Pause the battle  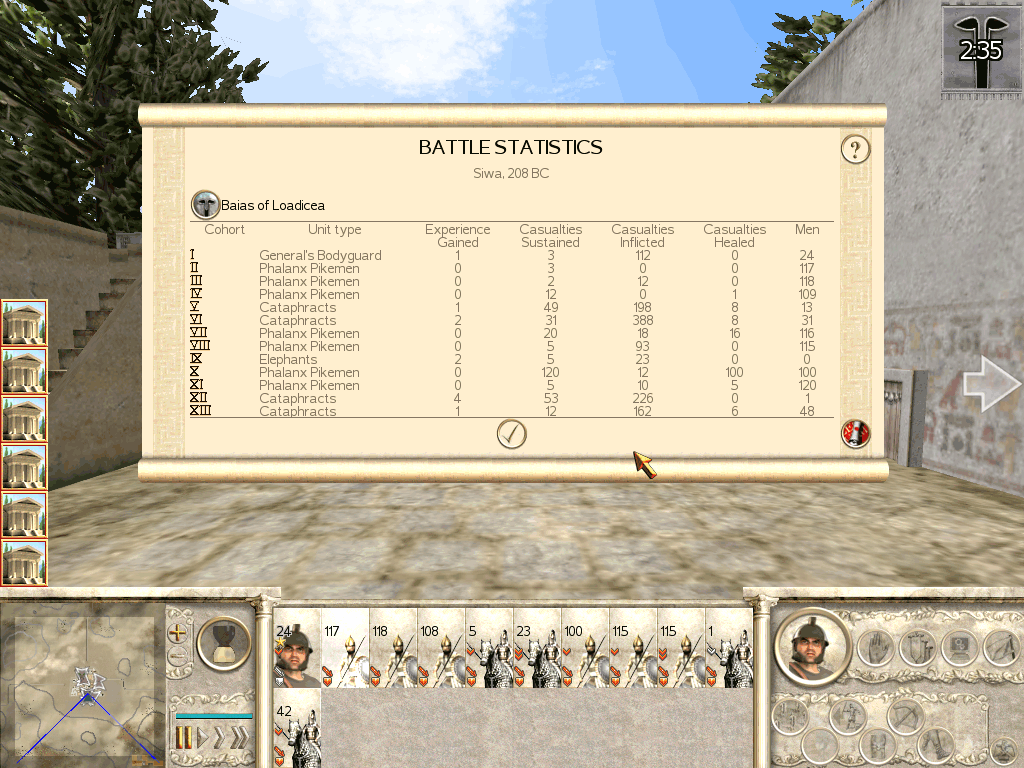pos(184,738)
